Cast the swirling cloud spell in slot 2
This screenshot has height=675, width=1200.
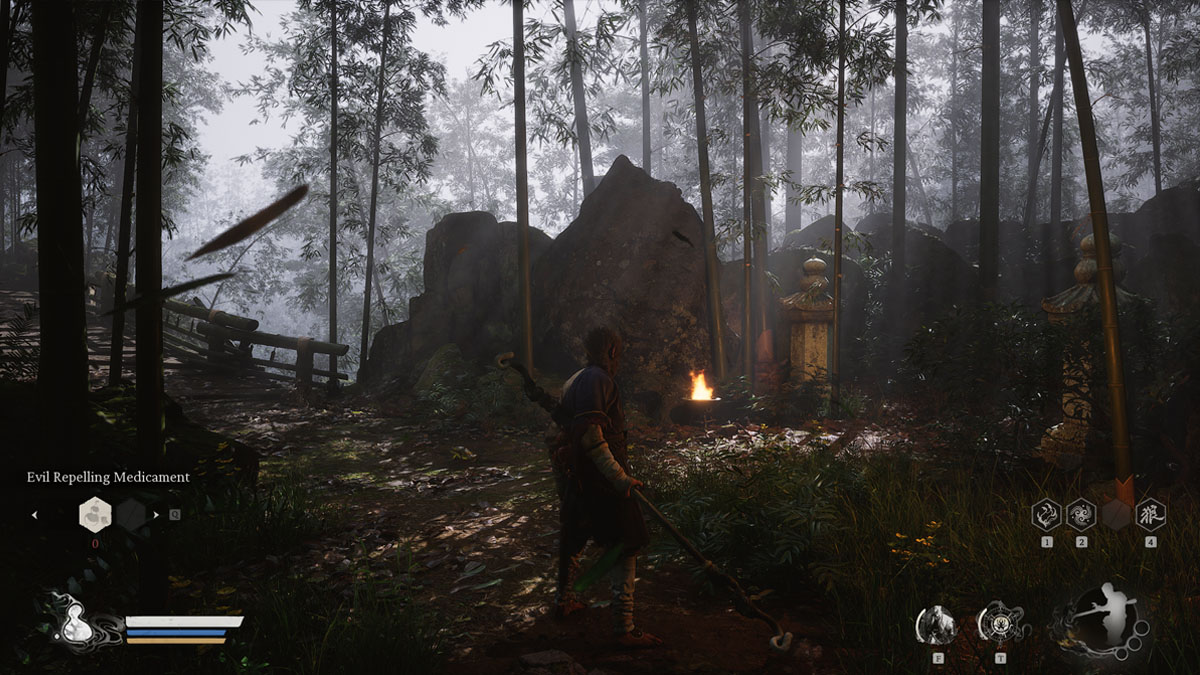tap(1081, 514)
